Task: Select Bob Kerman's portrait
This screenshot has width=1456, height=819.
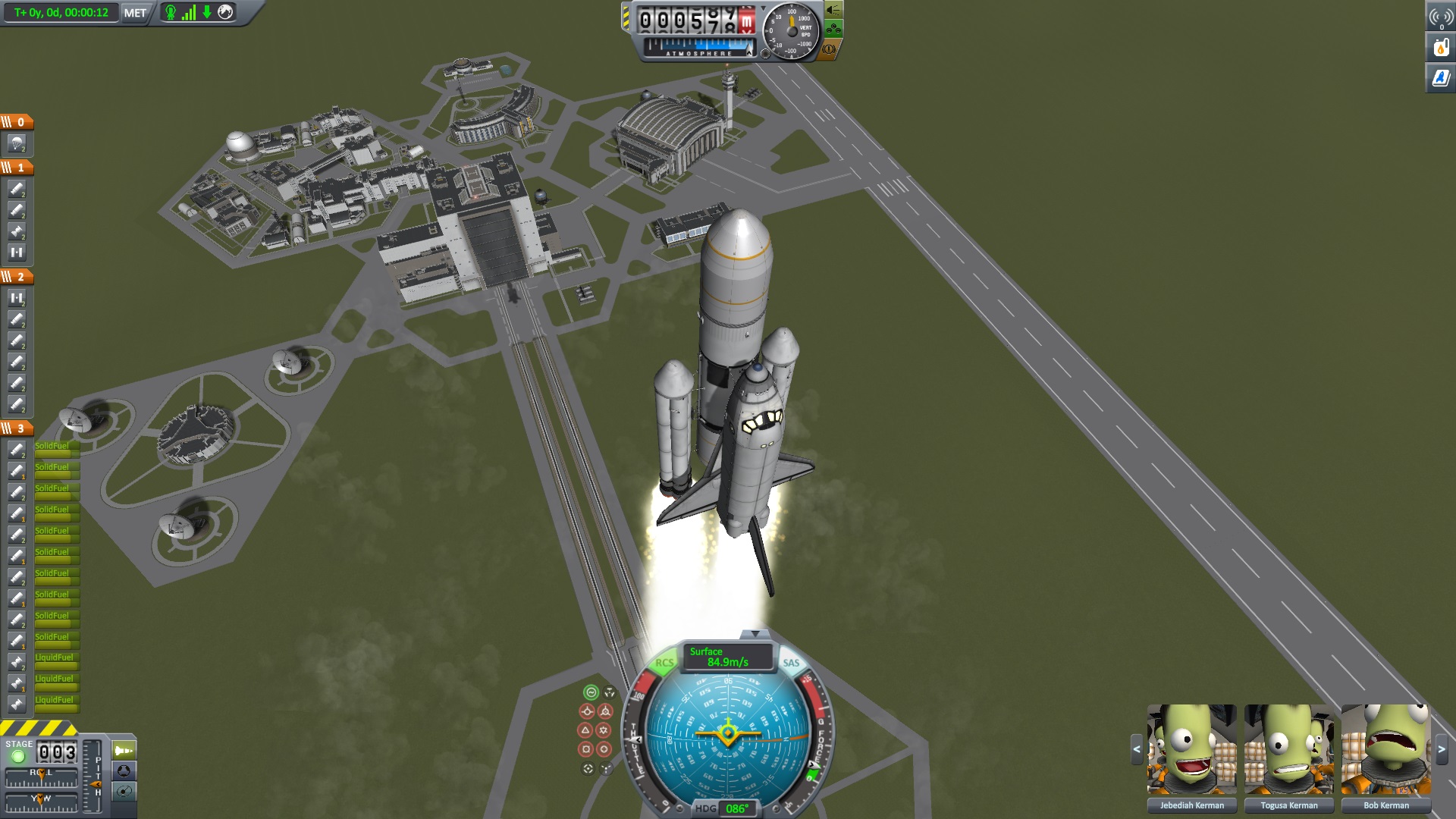Action: tap(1385, 749)
